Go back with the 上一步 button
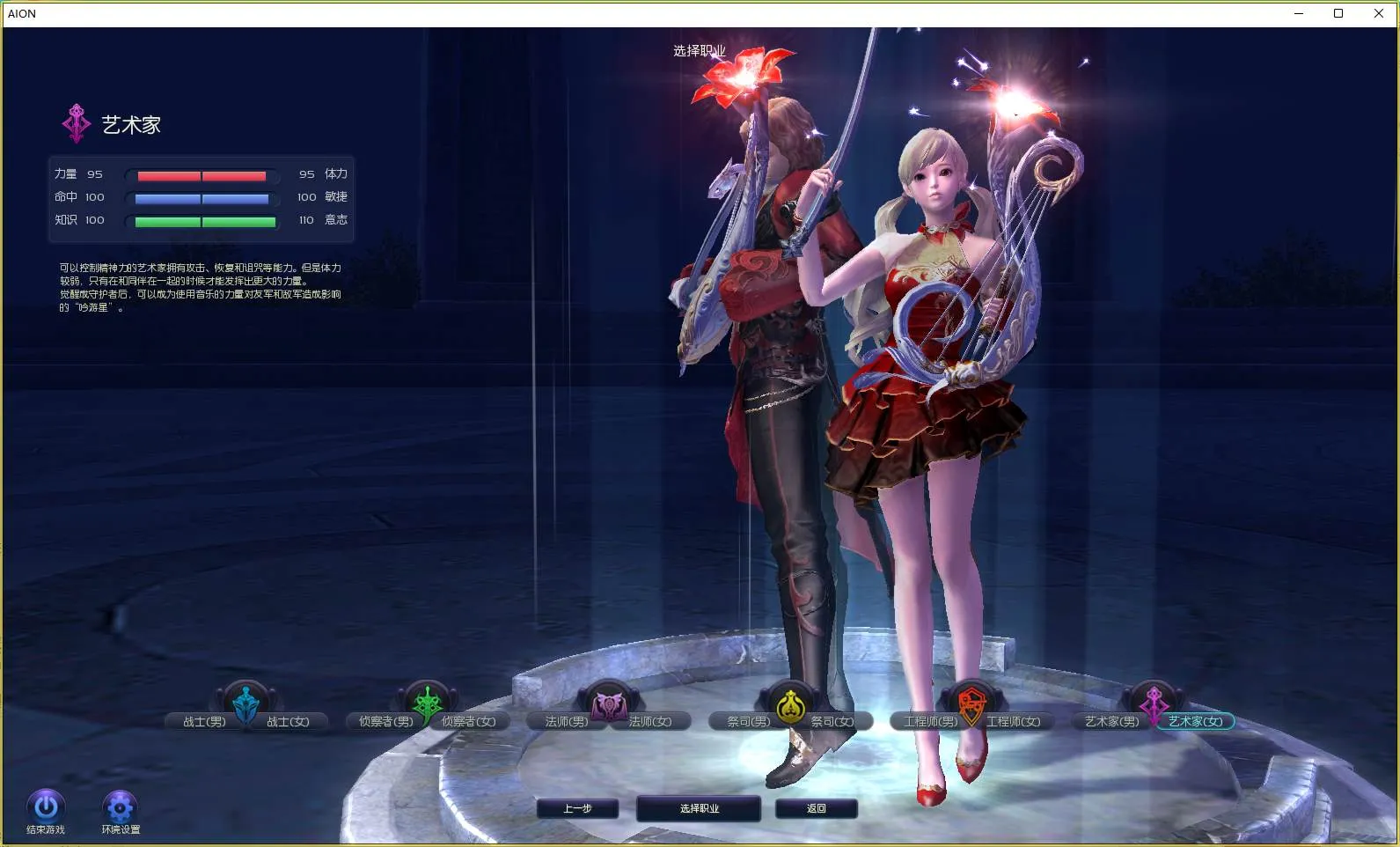Viewport: 1400px width, 847px height. [x=577, y=808]
